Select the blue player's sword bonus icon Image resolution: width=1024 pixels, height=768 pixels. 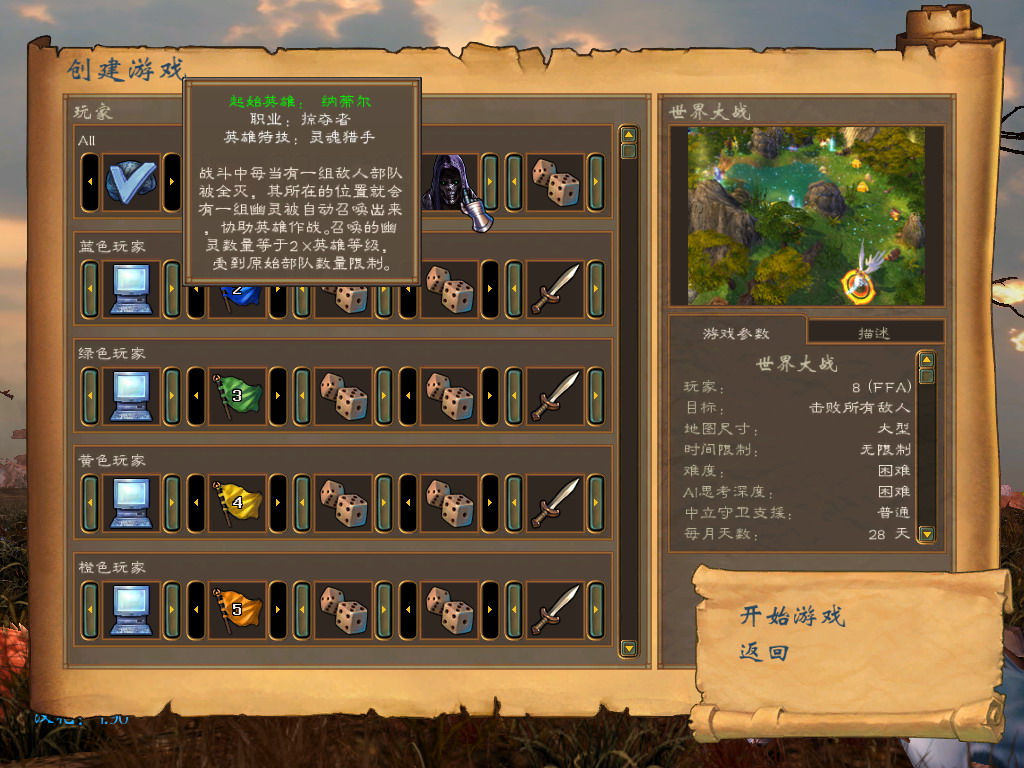[x=555, y=289]
